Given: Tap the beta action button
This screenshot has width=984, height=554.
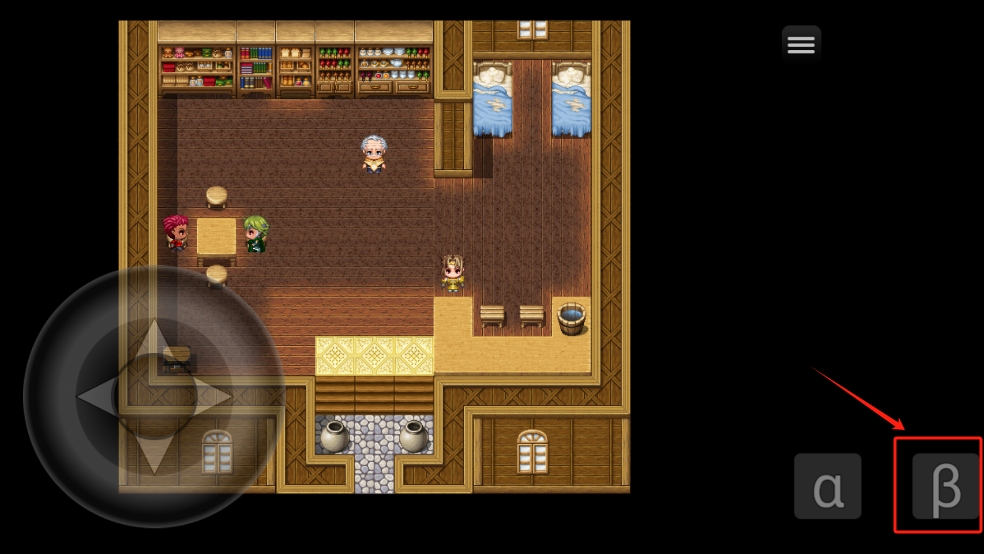Looking at the screenshot, I should click(945, 486).
